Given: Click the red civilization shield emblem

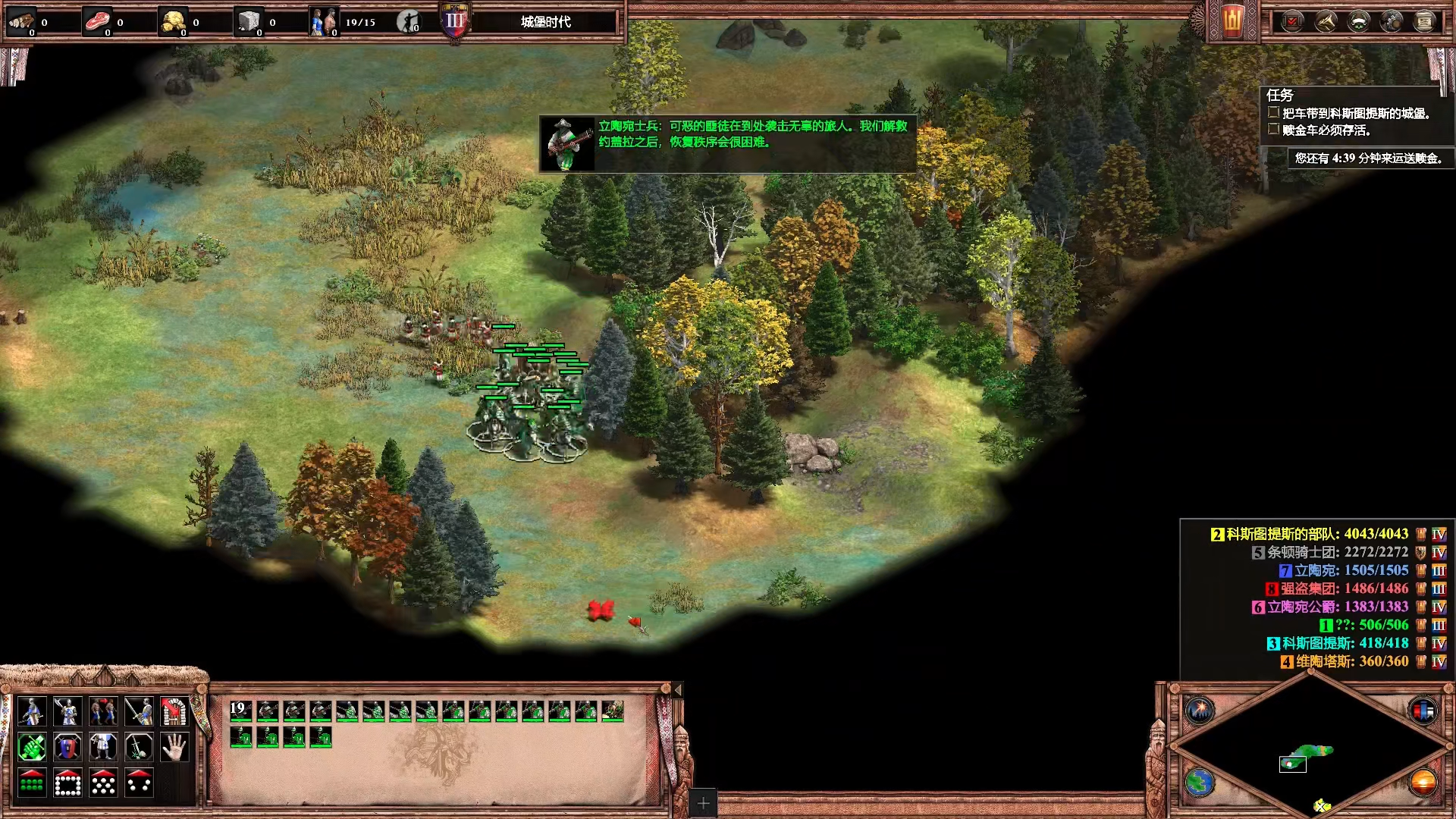Looking at the screenshot, I should tap(1232, 21).
